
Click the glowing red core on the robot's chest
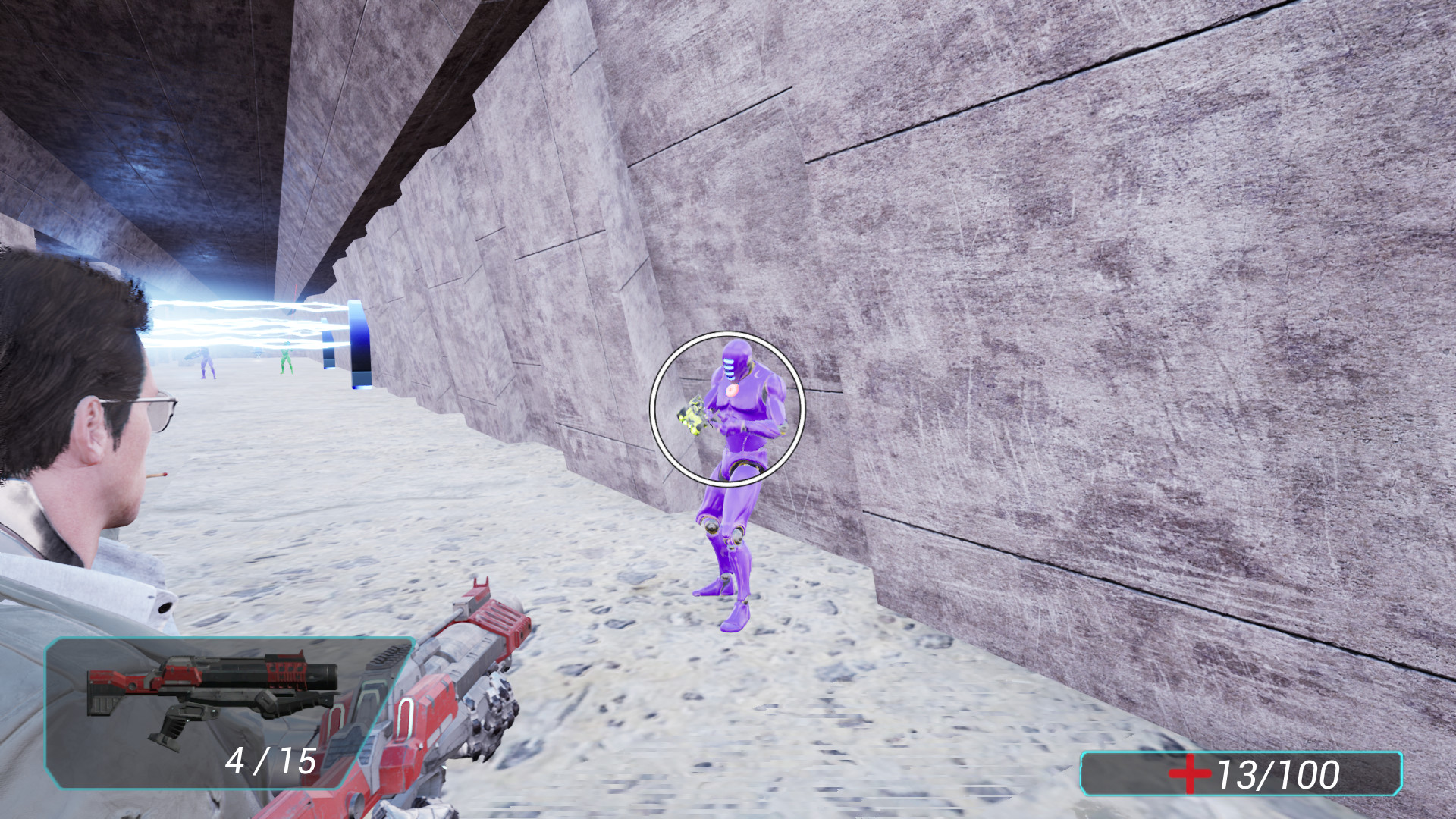pyautogui.click(x=733, y=391)
